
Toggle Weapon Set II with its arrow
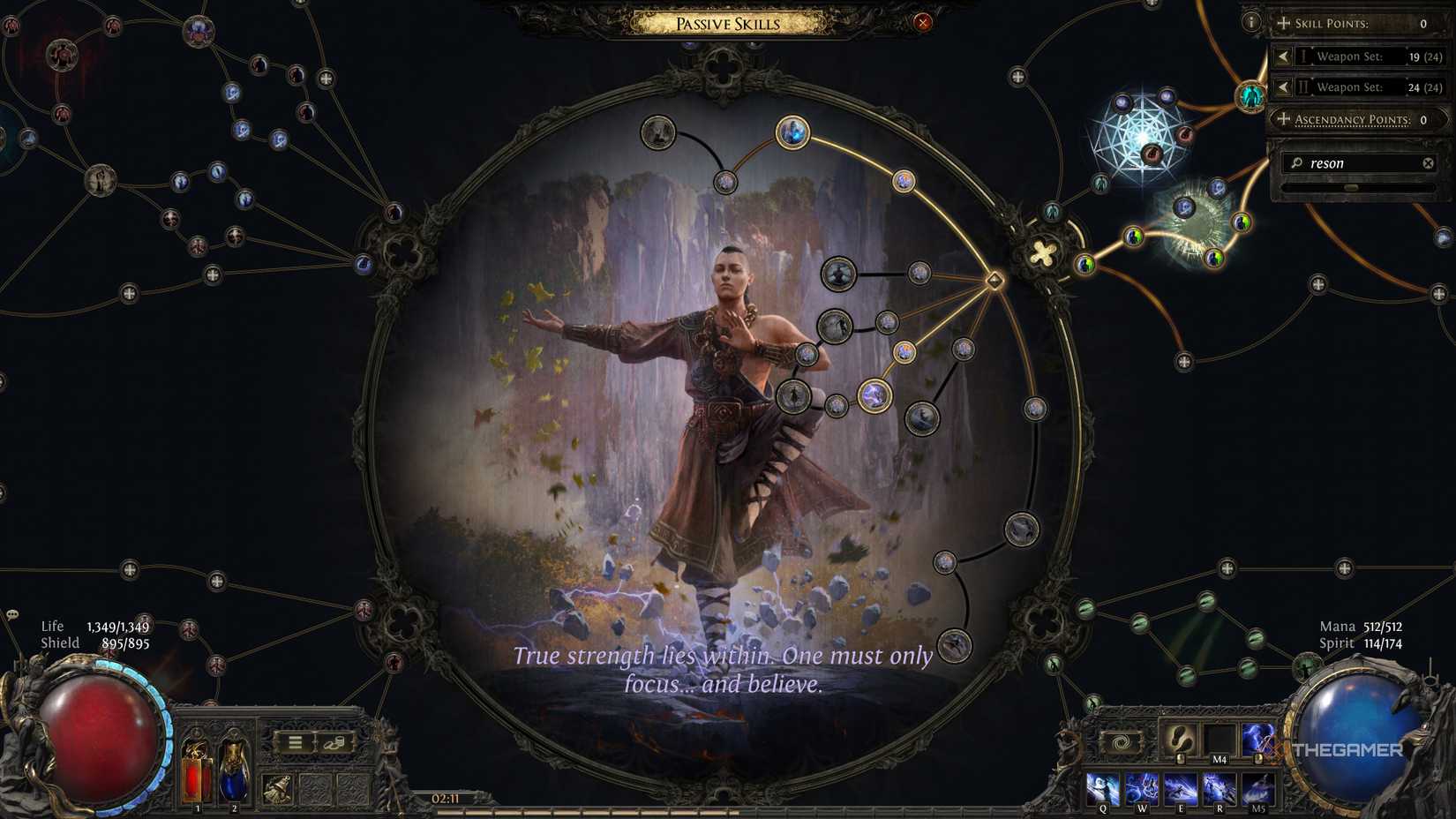pyautogui.click(x=1283, y=86)
